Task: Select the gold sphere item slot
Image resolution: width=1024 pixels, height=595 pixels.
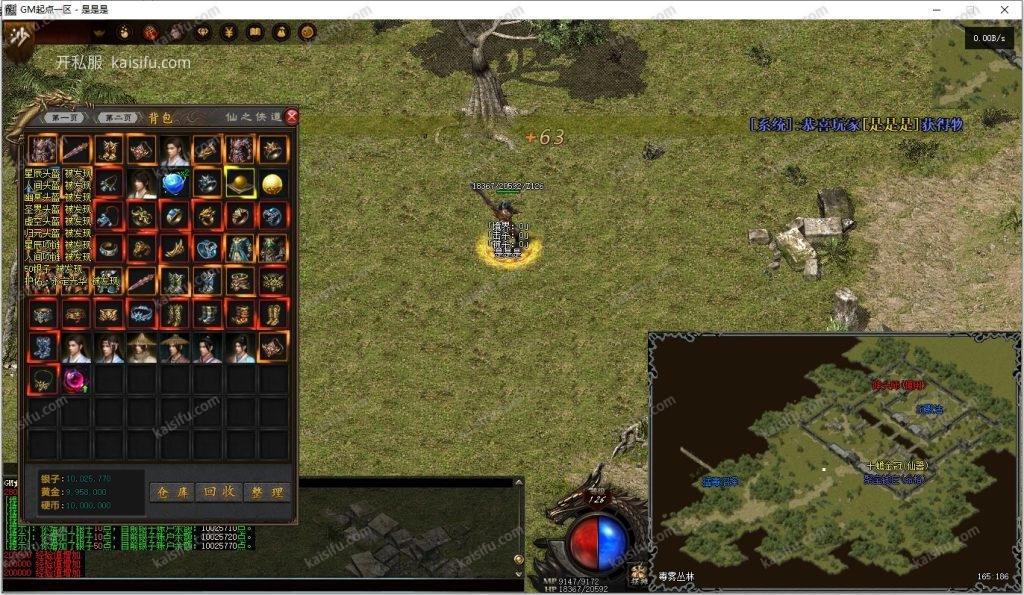Action: [x=272, y=183]
